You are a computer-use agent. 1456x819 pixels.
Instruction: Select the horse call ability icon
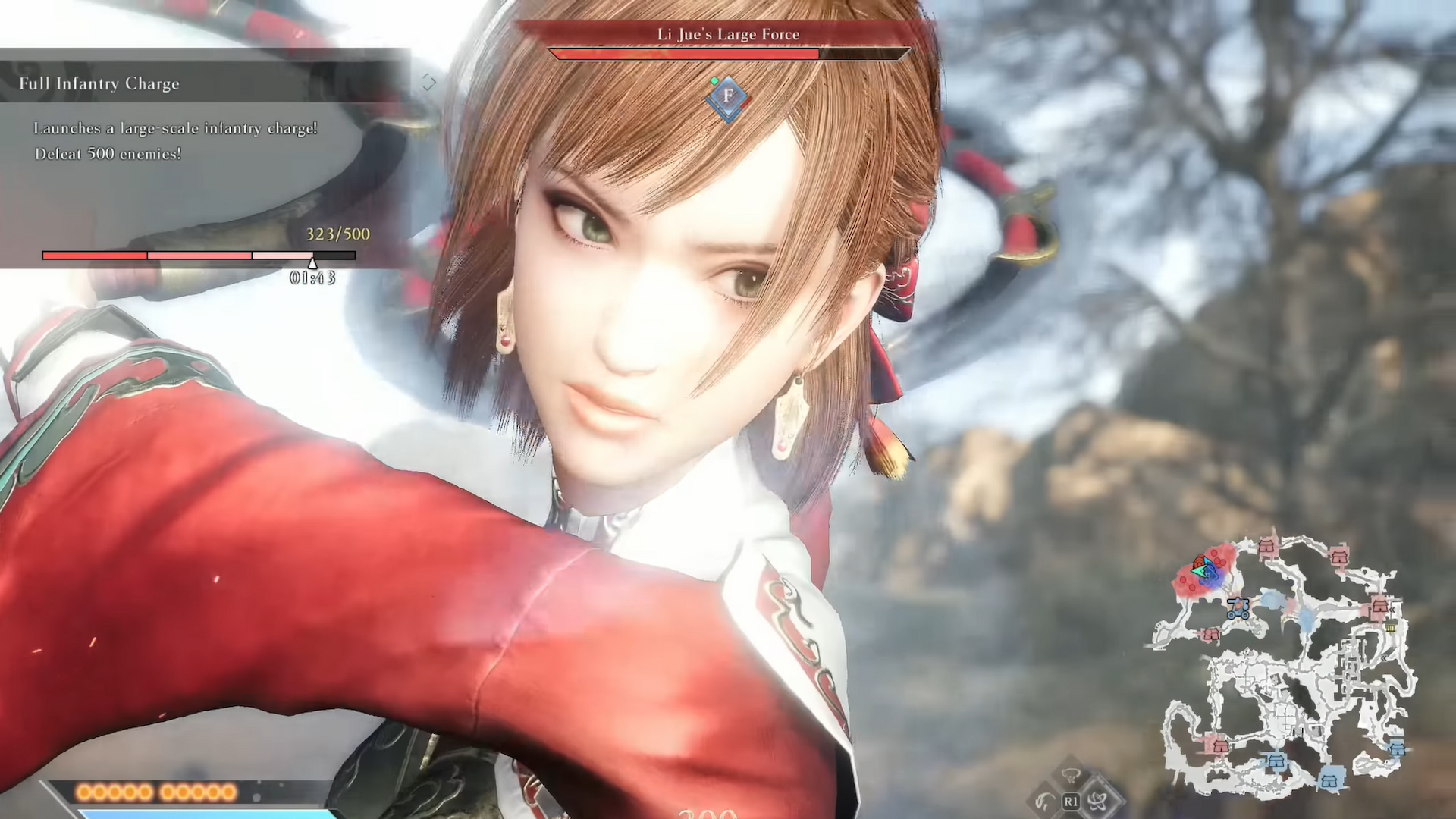click(x=1071, y=776)
